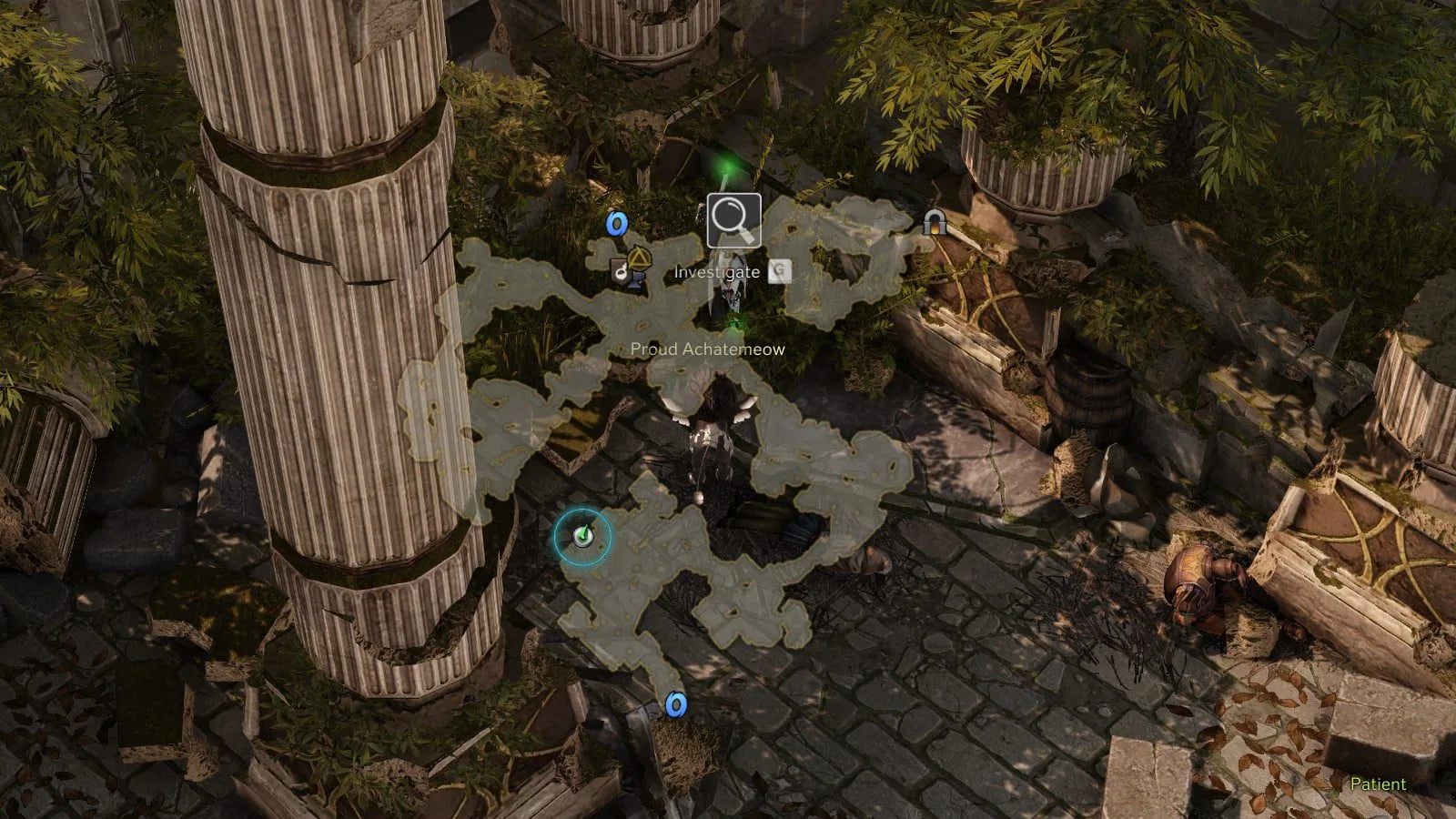Select the stone arch dungeon entrance marker

click(x=933, y=222)
